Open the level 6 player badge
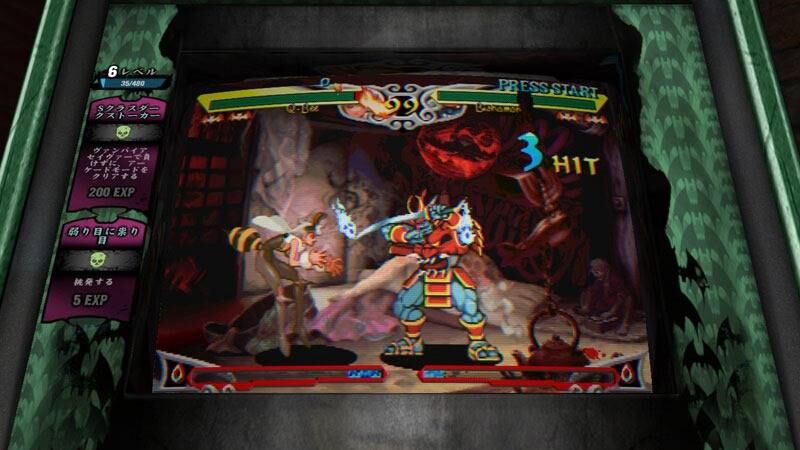 coord(132,77)
